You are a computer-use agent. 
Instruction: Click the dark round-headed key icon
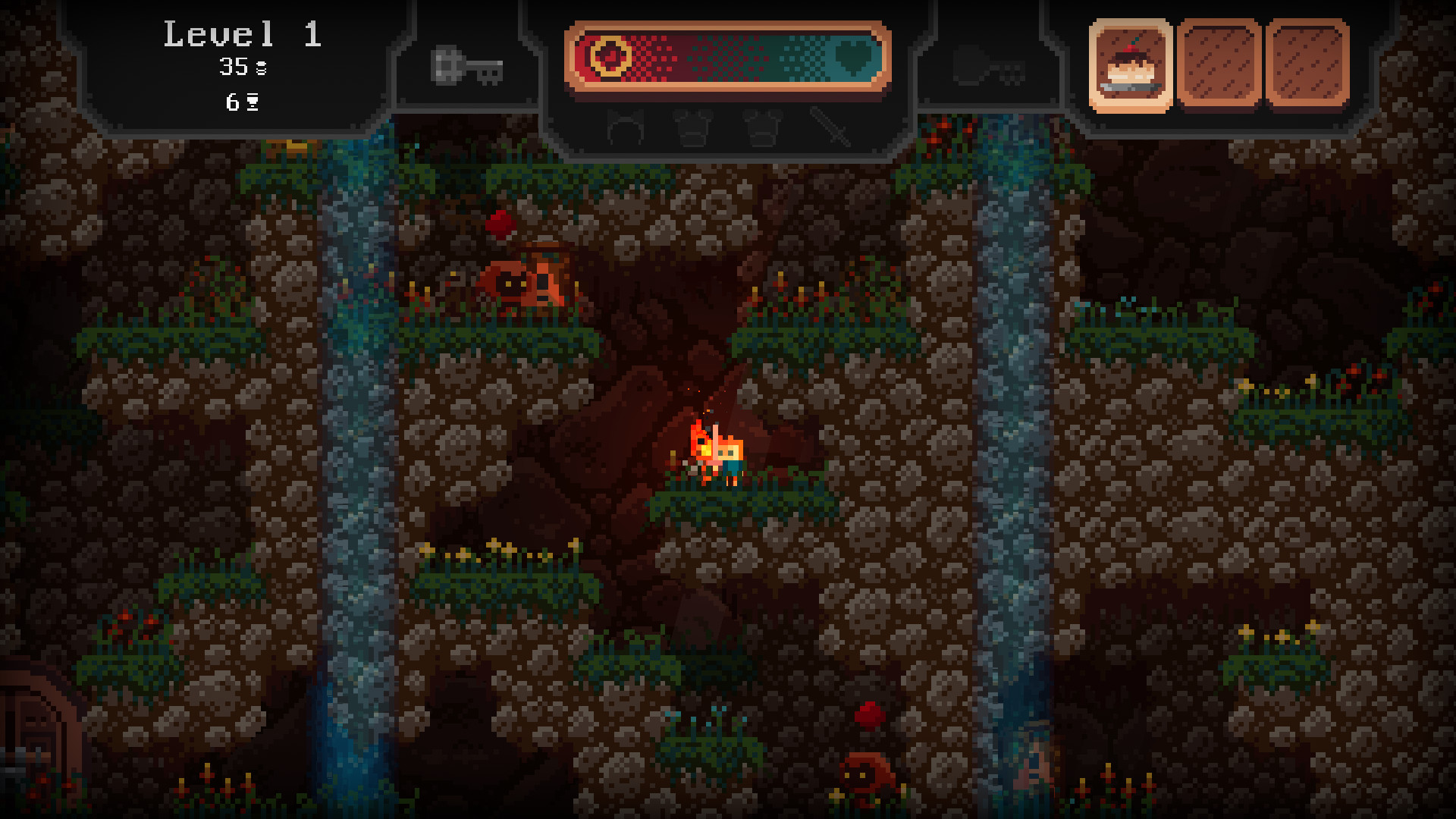(x=988, y=67)
